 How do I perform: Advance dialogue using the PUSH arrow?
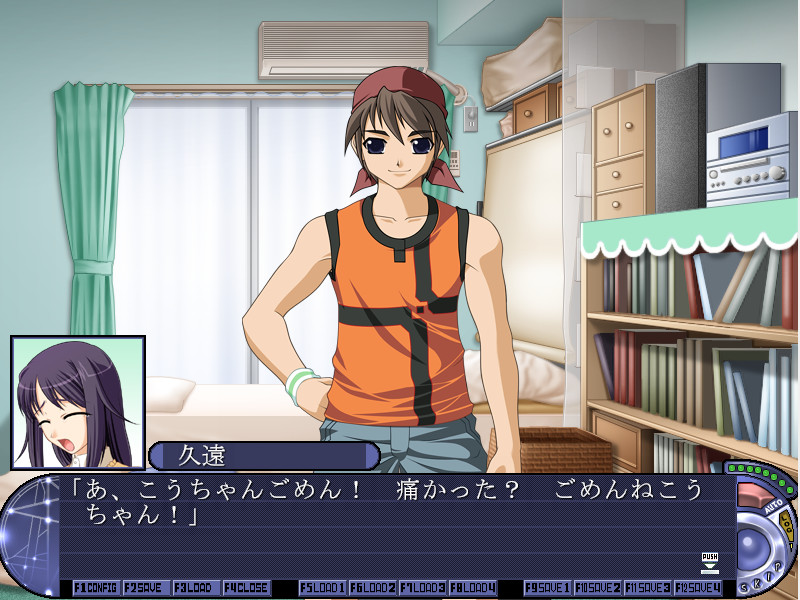[710, 563]
